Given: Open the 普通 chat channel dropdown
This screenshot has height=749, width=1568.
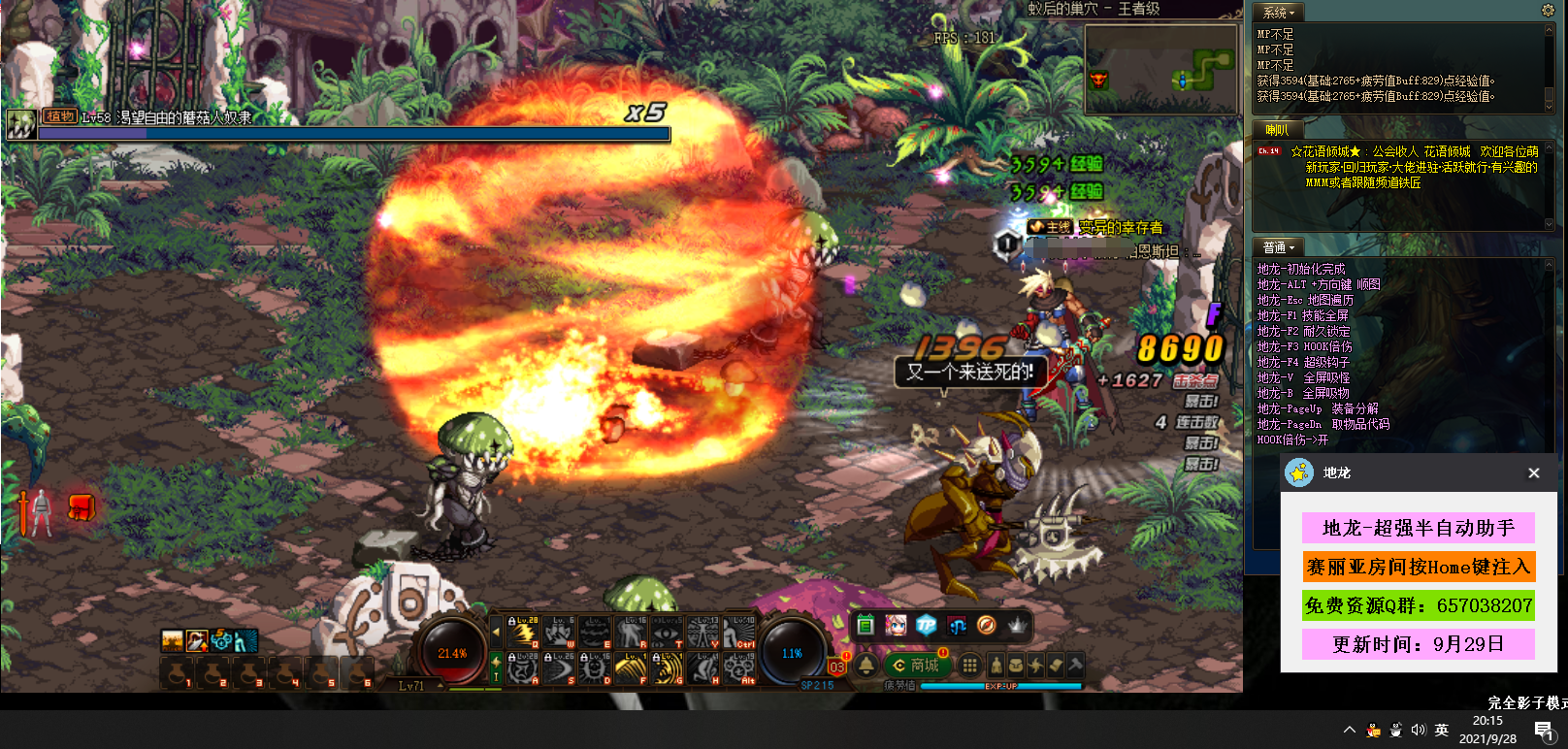Looking at the screenshot, I should (x=1279, y=247).
